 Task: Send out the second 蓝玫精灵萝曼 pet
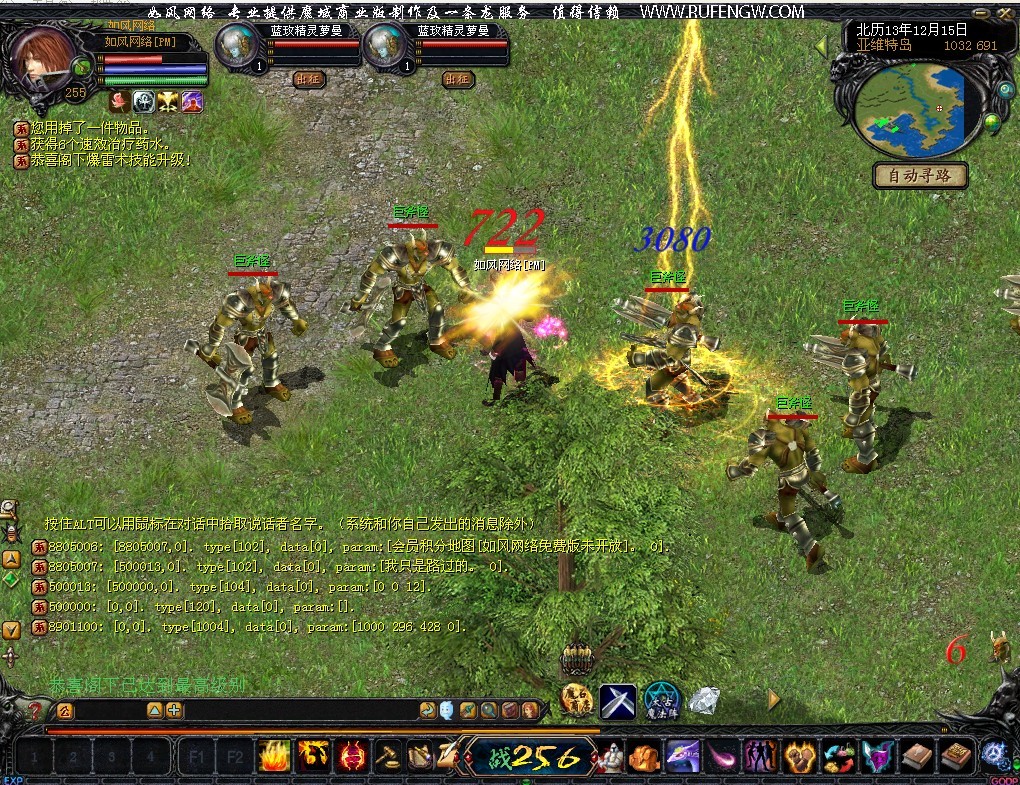click(x=458, y=79)
